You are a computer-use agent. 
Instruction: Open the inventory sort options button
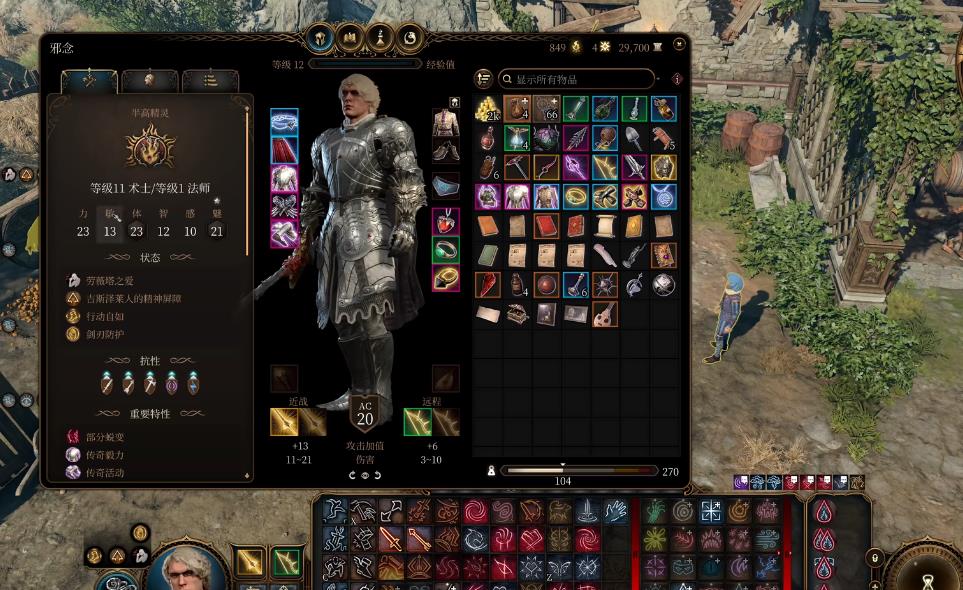pos(484,79)
